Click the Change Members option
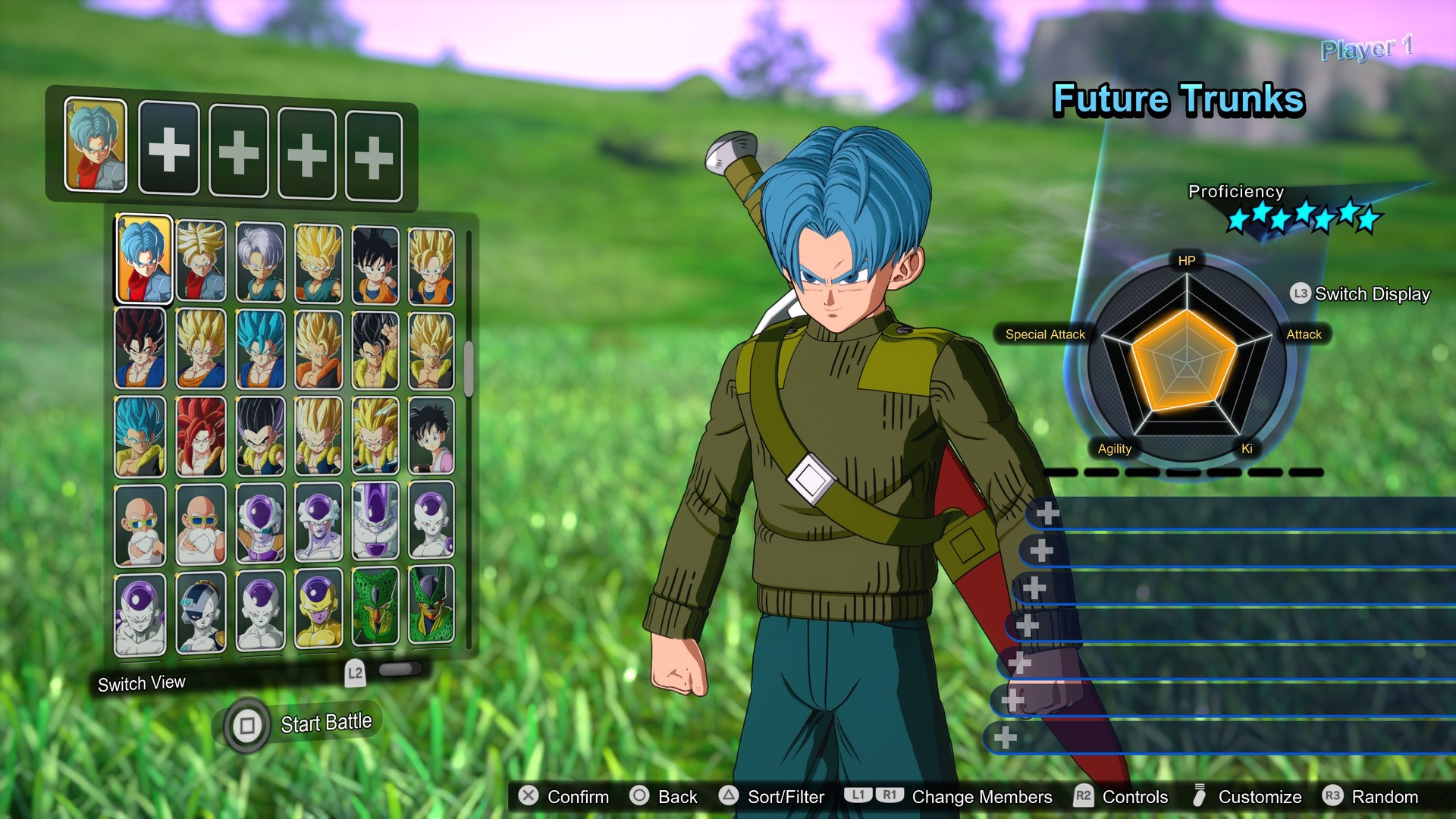The width and height of the screenshot is (1456, 819). (983, 797)
